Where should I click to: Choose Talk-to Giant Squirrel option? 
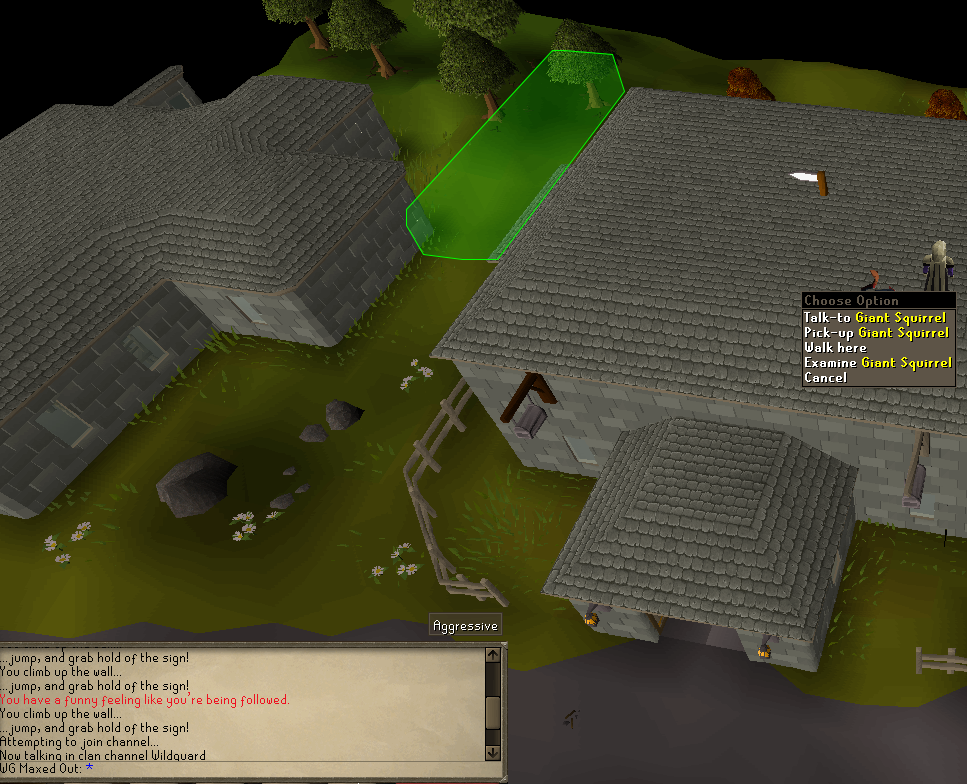click(x=874, y=317)
